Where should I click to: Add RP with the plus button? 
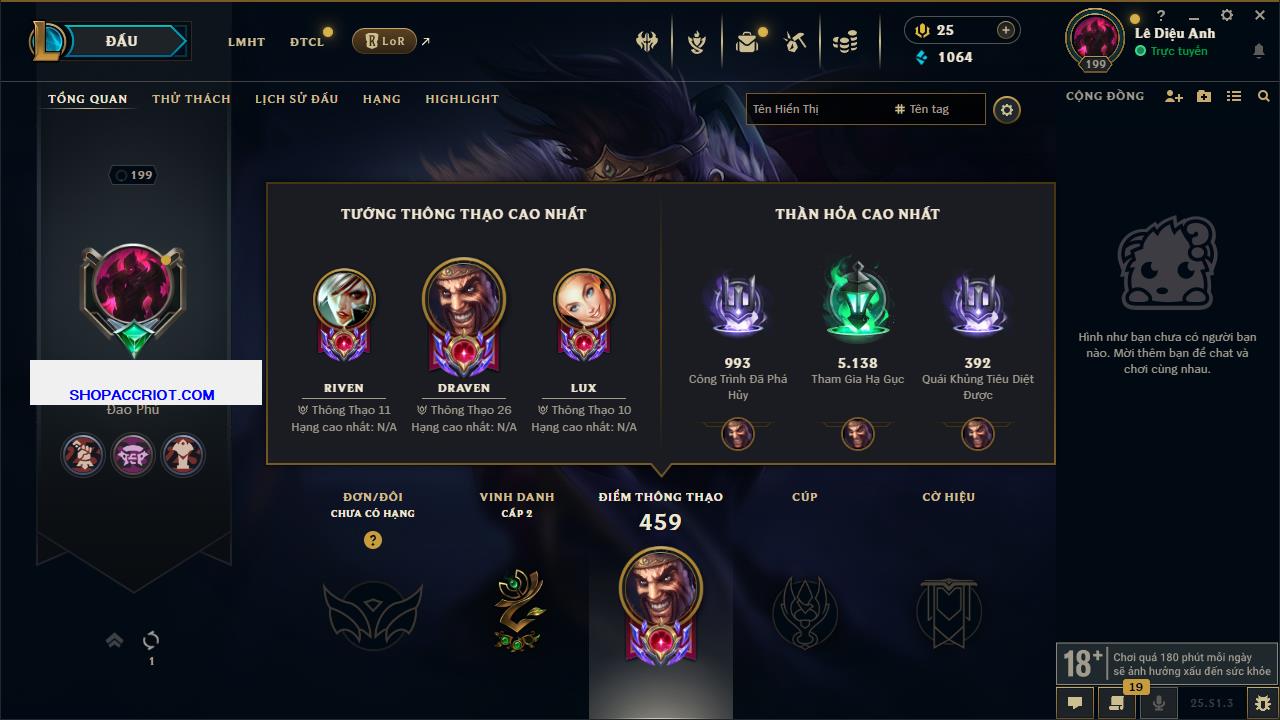tap(1005, 30)
